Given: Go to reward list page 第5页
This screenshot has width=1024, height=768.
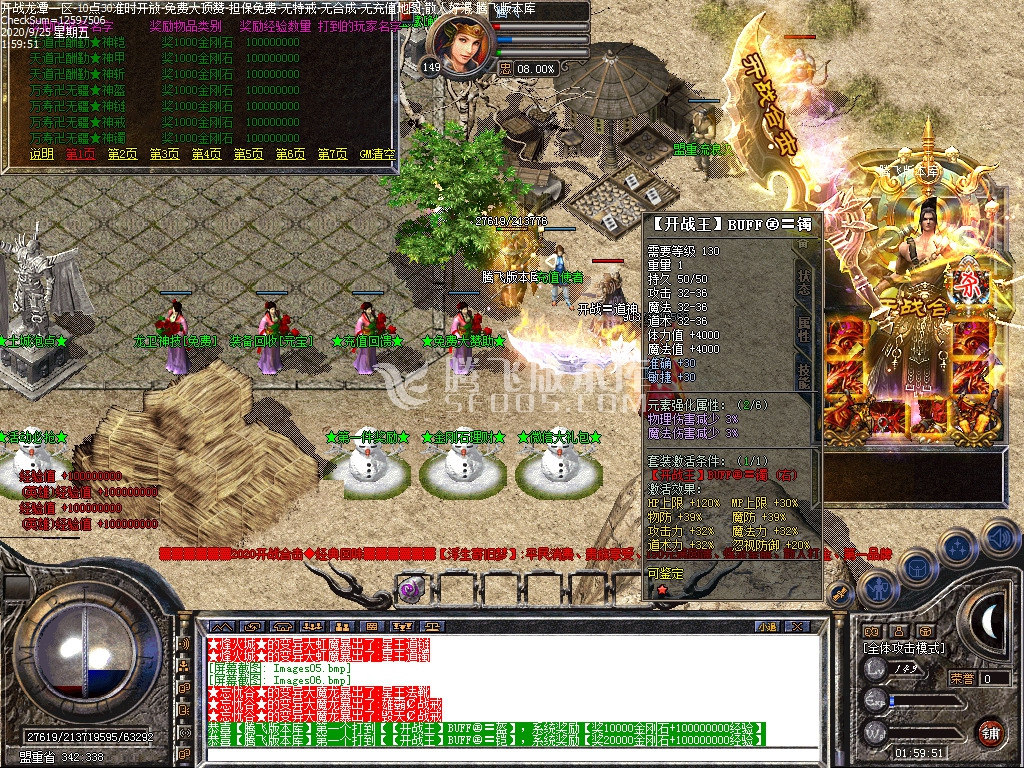Looking at the screenshot, I should [x=249, y=154].
